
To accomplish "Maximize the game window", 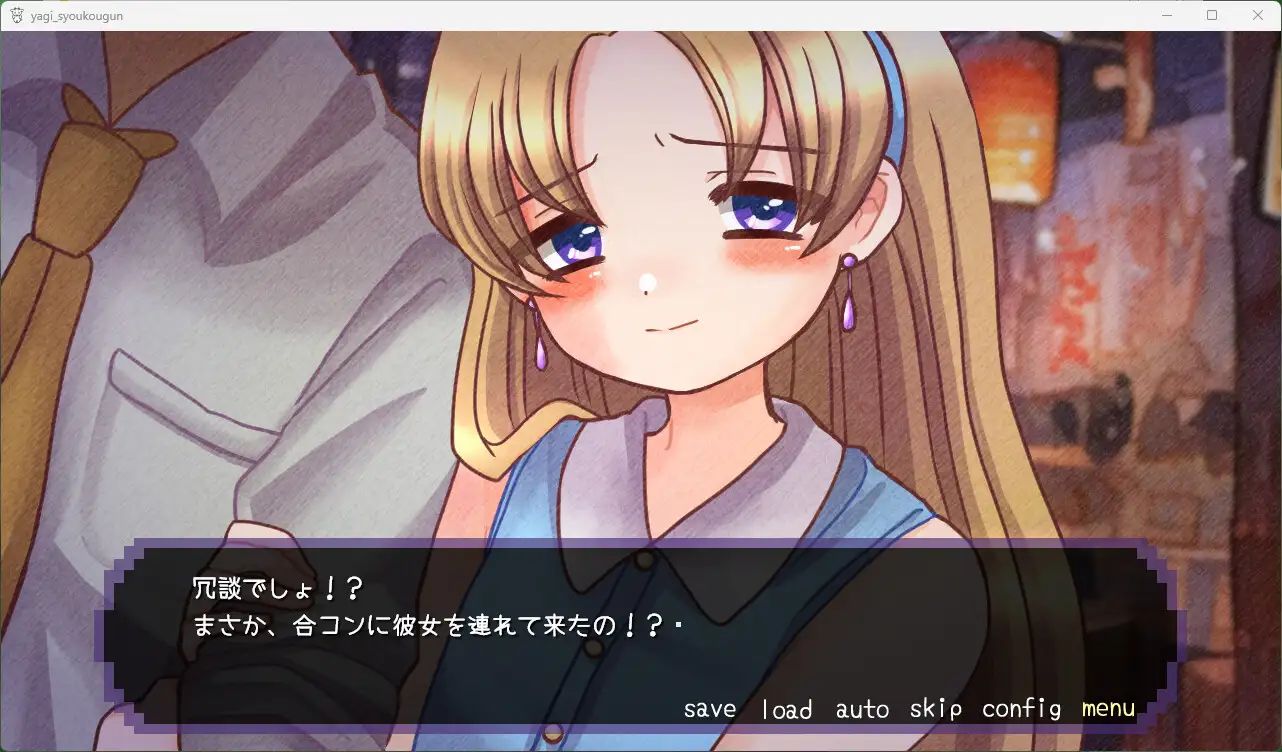I will [1212, 14].
